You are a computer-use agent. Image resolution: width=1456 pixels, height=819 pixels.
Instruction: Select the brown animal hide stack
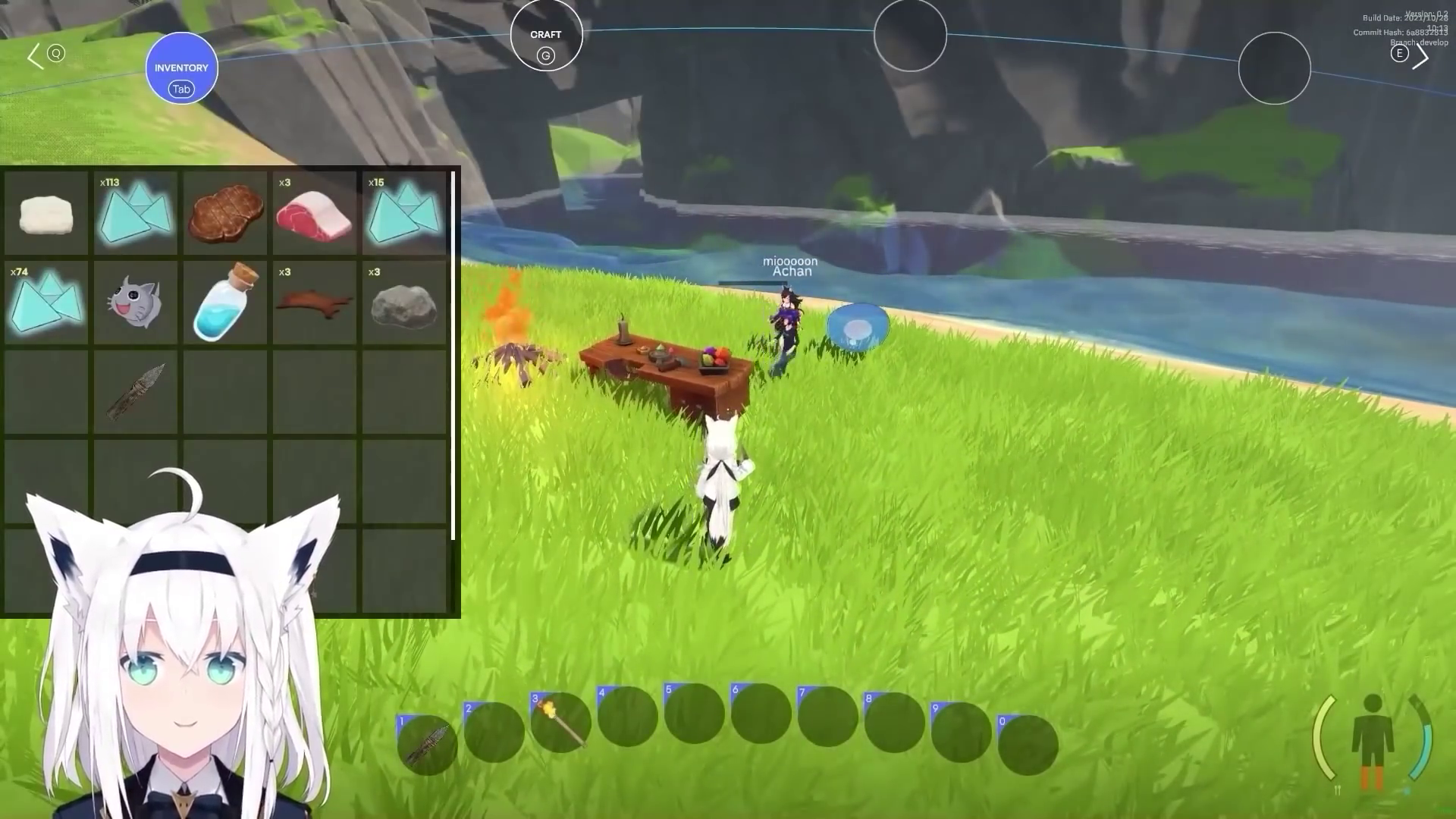(314, 303)
